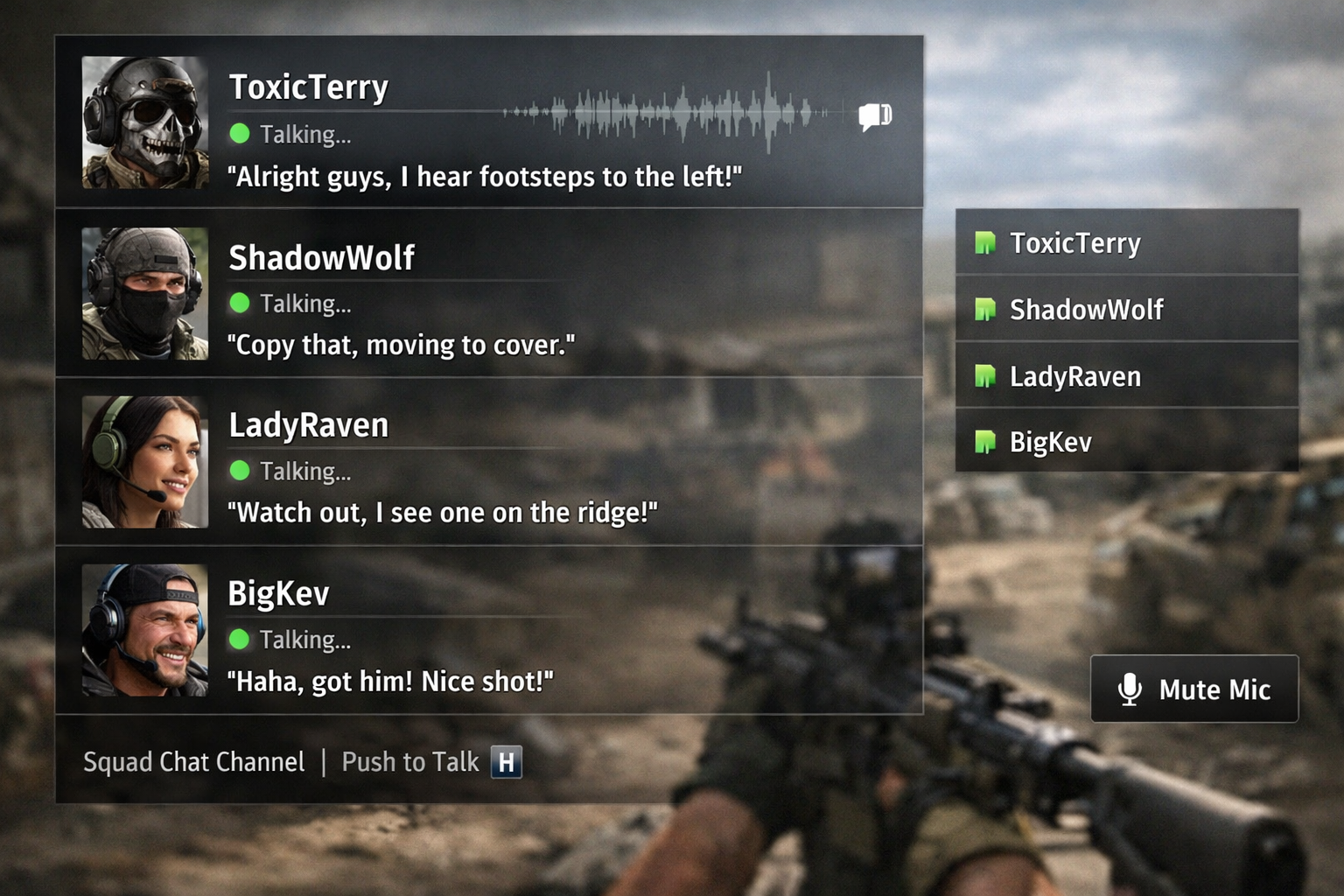Choose LadyRaven's avatar portrait
The height and width of the screenshot is (896, 1344).
click(x=145, y=462)
